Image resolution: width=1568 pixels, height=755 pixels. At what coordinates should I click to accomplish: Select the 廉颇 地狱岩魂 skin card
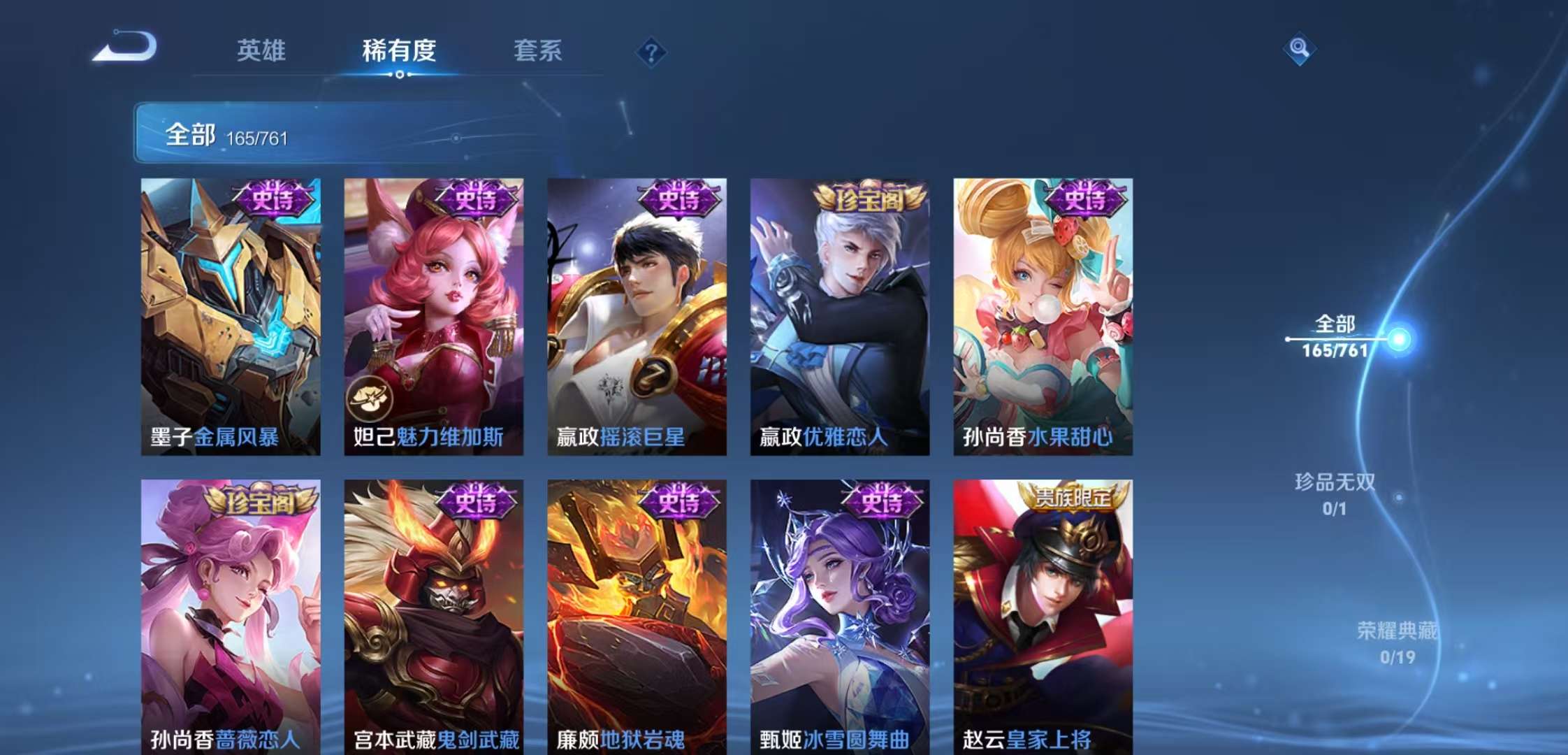coord(637,617)
